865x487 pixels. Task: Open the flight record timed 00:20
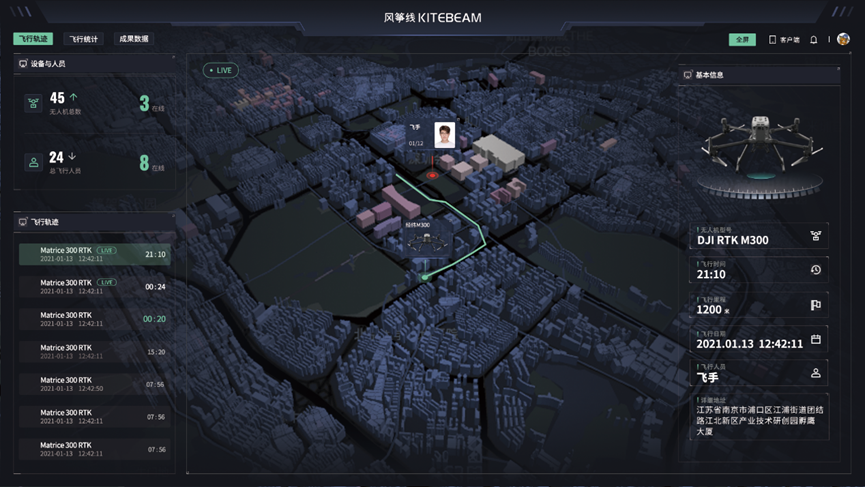94,319
